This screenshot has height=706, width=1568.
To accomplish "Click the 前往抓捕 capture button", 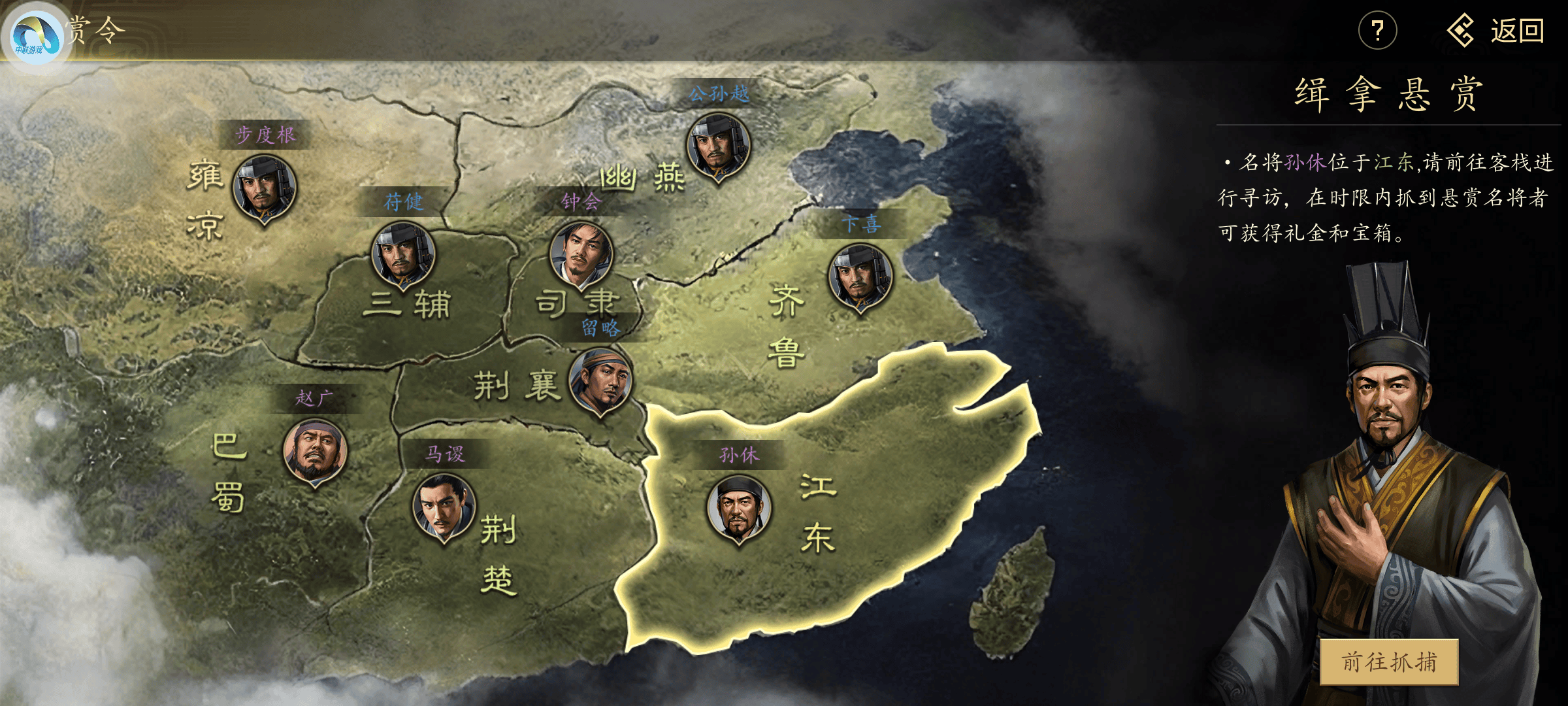I will coord(1389,662).
